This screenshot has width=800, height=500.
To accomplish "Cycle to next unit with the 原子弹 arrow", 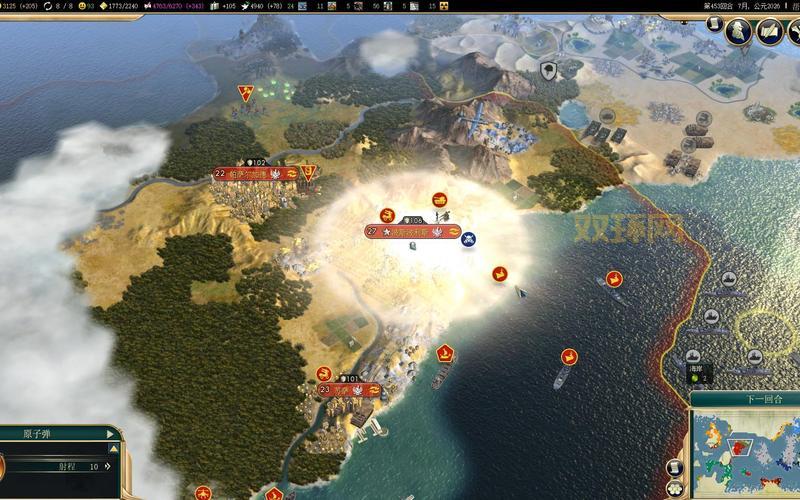I will tap(108, 434).
